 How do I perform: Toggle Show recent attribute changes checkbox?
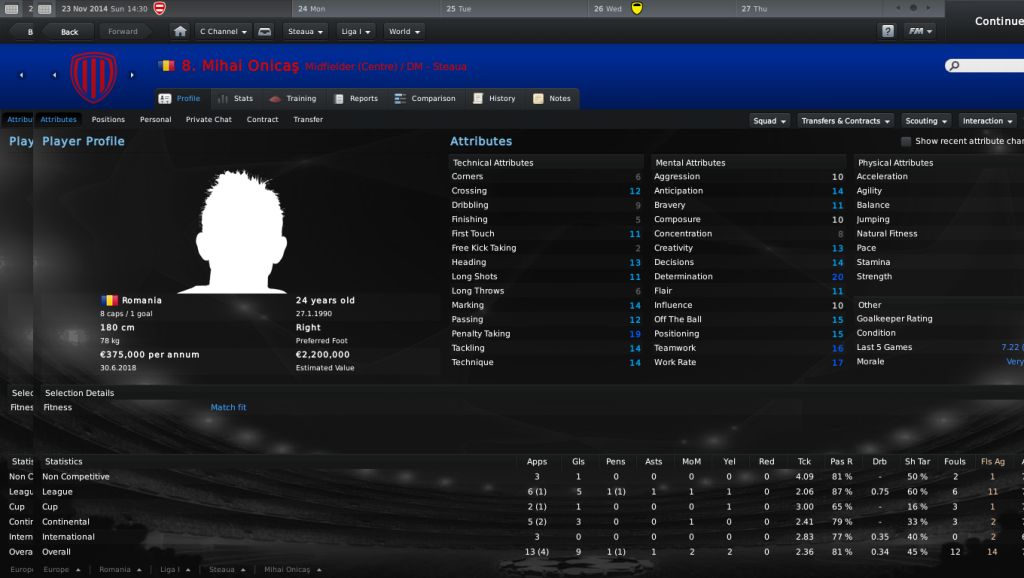click(906, 142)
